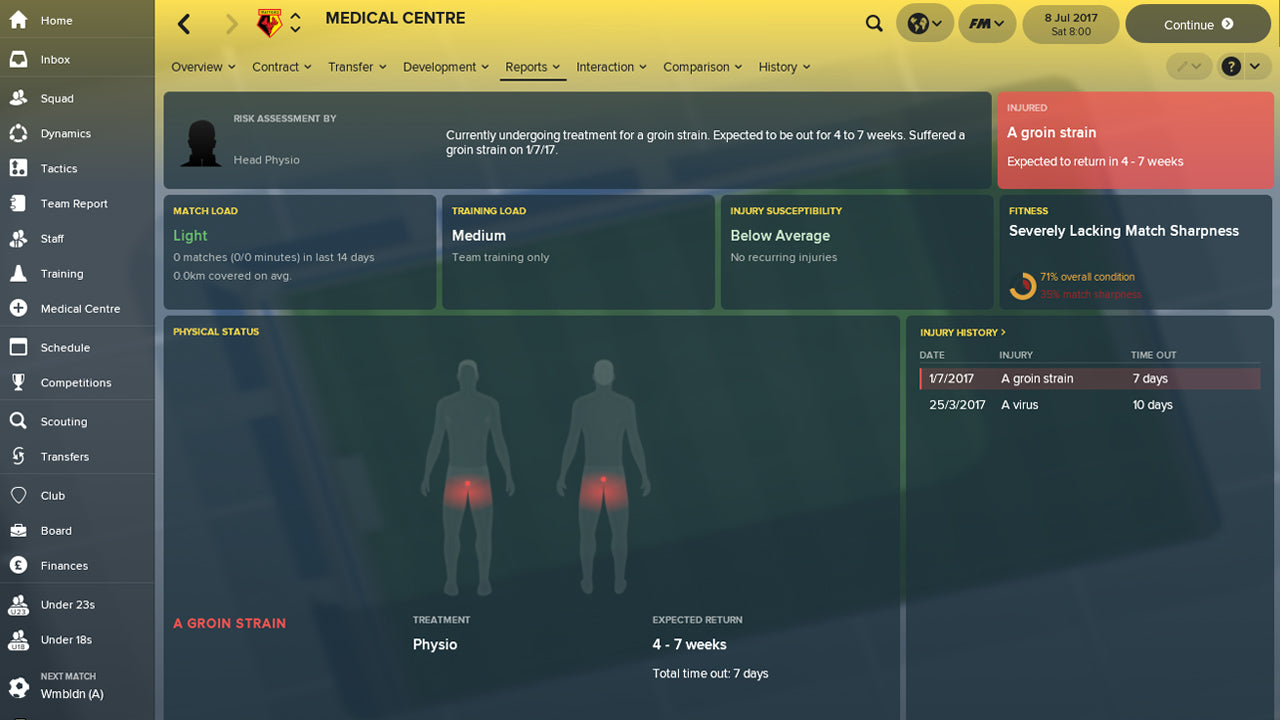Advance the game with the Continue button
This screenshot has width=1280, height=720.
[1198, 24]
